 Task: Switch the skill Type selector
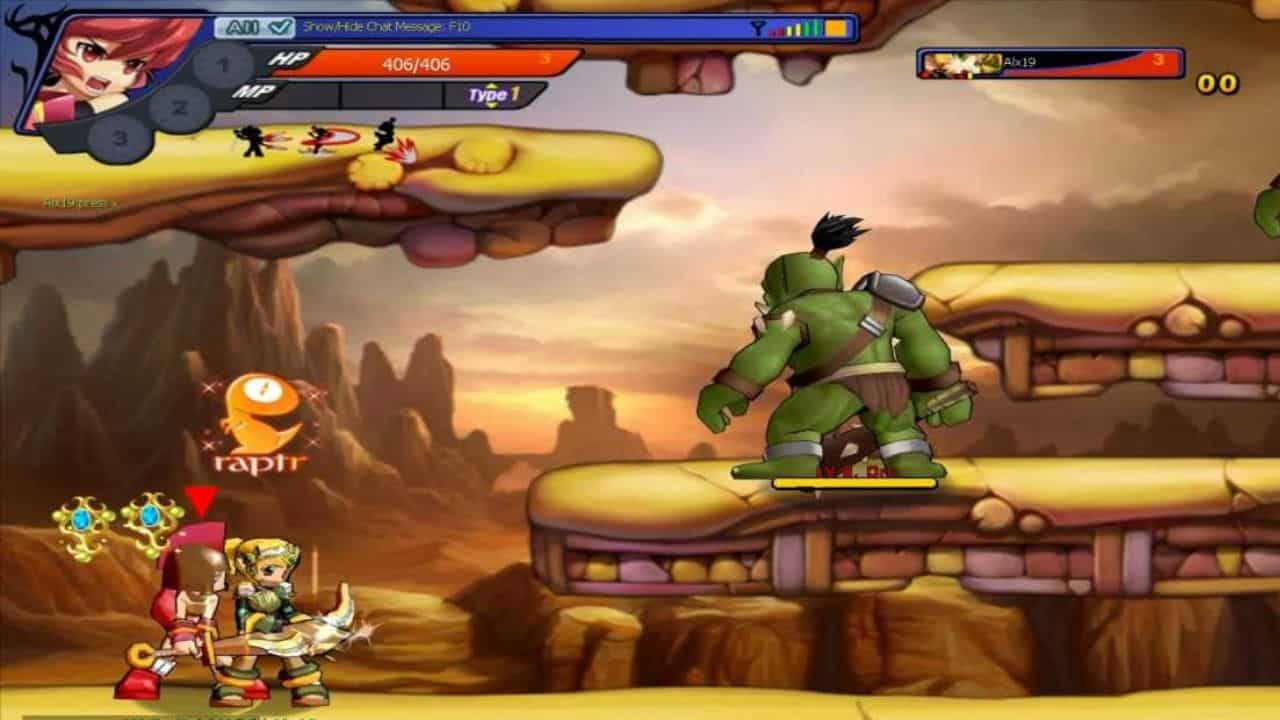coord(495,95)
